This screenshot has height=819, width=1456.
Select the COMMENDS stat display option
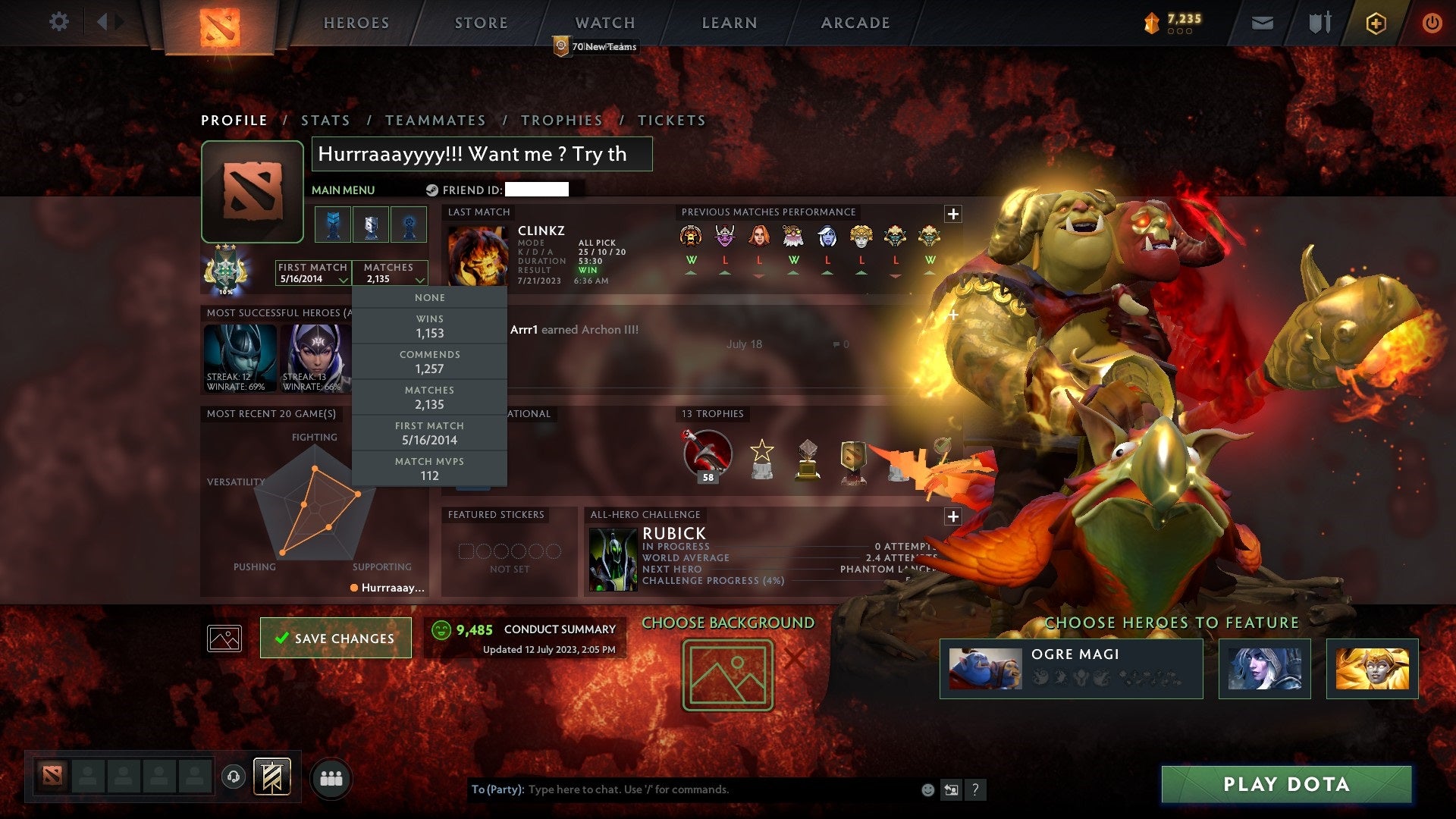[428, 362]
